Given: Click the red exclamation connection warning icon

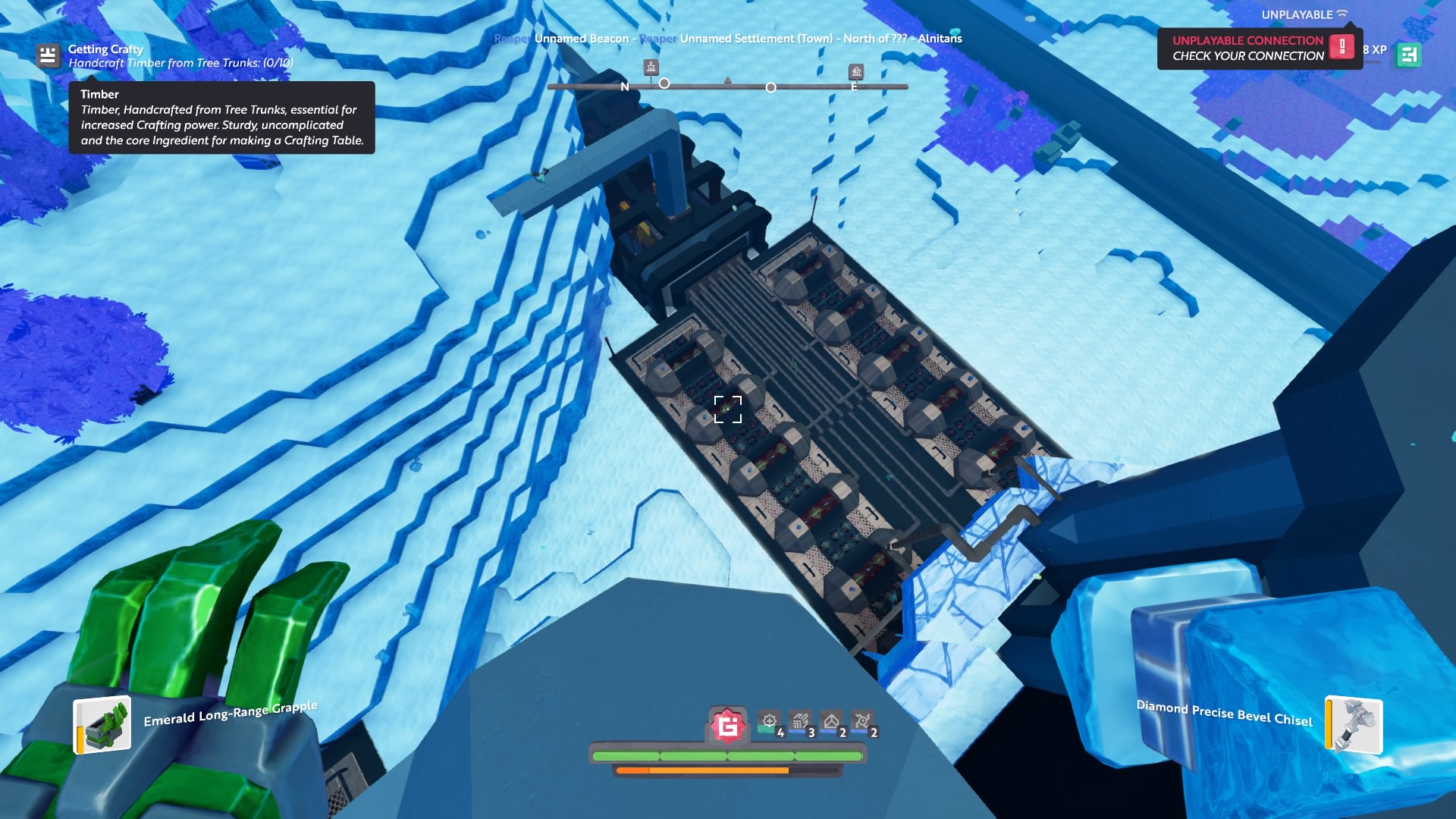Looking at the screenshot, I should click(1341, 47).
